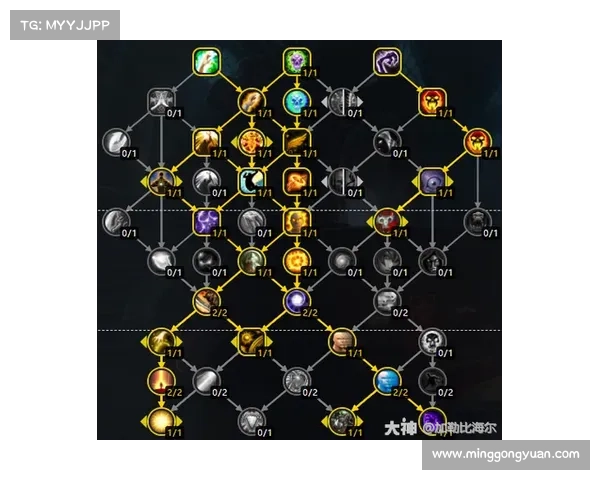Viewport: 600px width, 480px height.
Task: Select the glowing yellow sun talent at bottom
Action: [161, 420]
